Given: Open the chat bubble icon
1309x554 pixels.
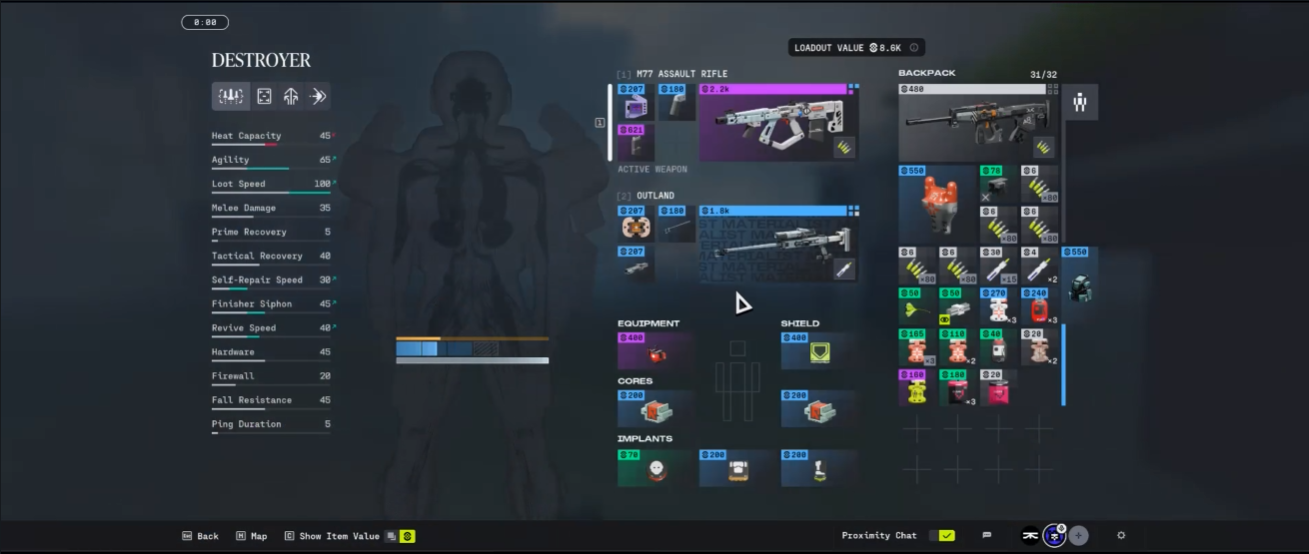Looking at the screenshot, I should coord(987,536).
